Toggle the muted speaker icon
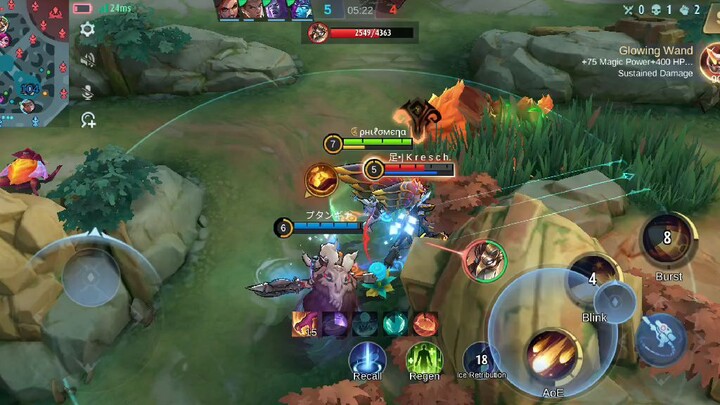720x405 pixels. click(x=88, y=60)
